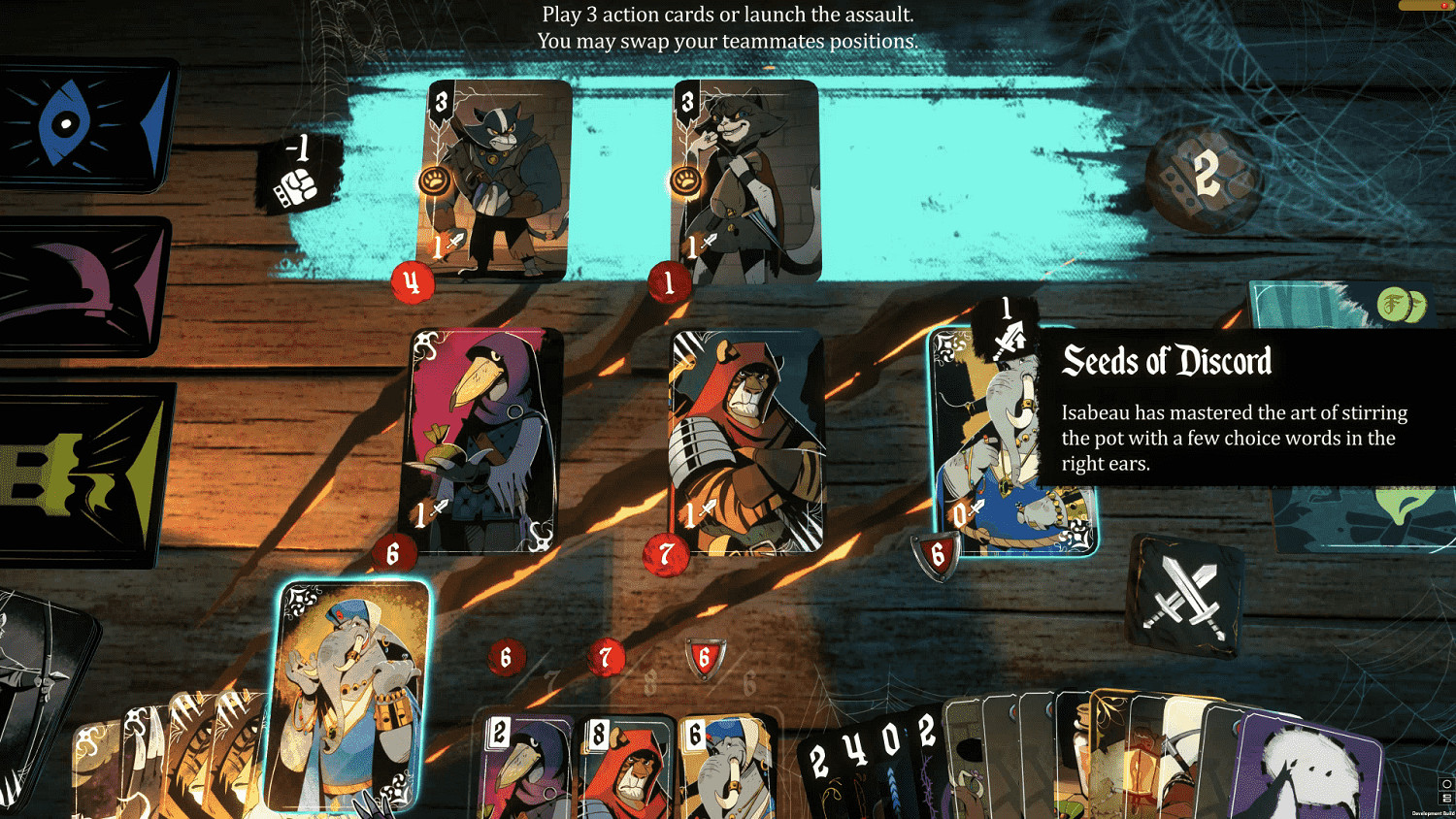Click the shield token showing 6 near the hand
Viewport: 1456px width, 819px height.
click(x=704, y=658)
